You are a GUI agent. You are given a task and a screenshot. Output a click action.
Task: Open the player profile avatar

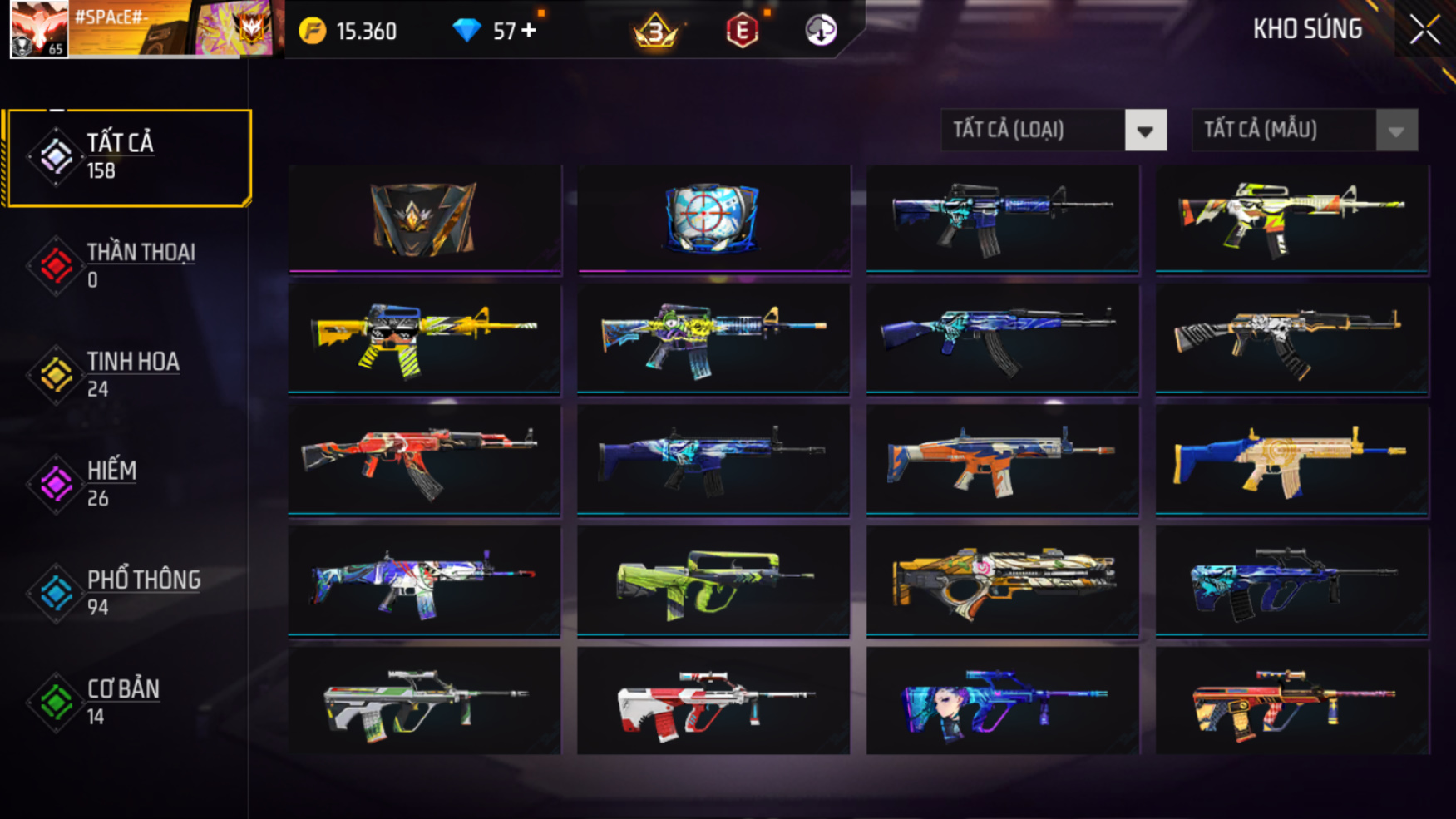38,29
